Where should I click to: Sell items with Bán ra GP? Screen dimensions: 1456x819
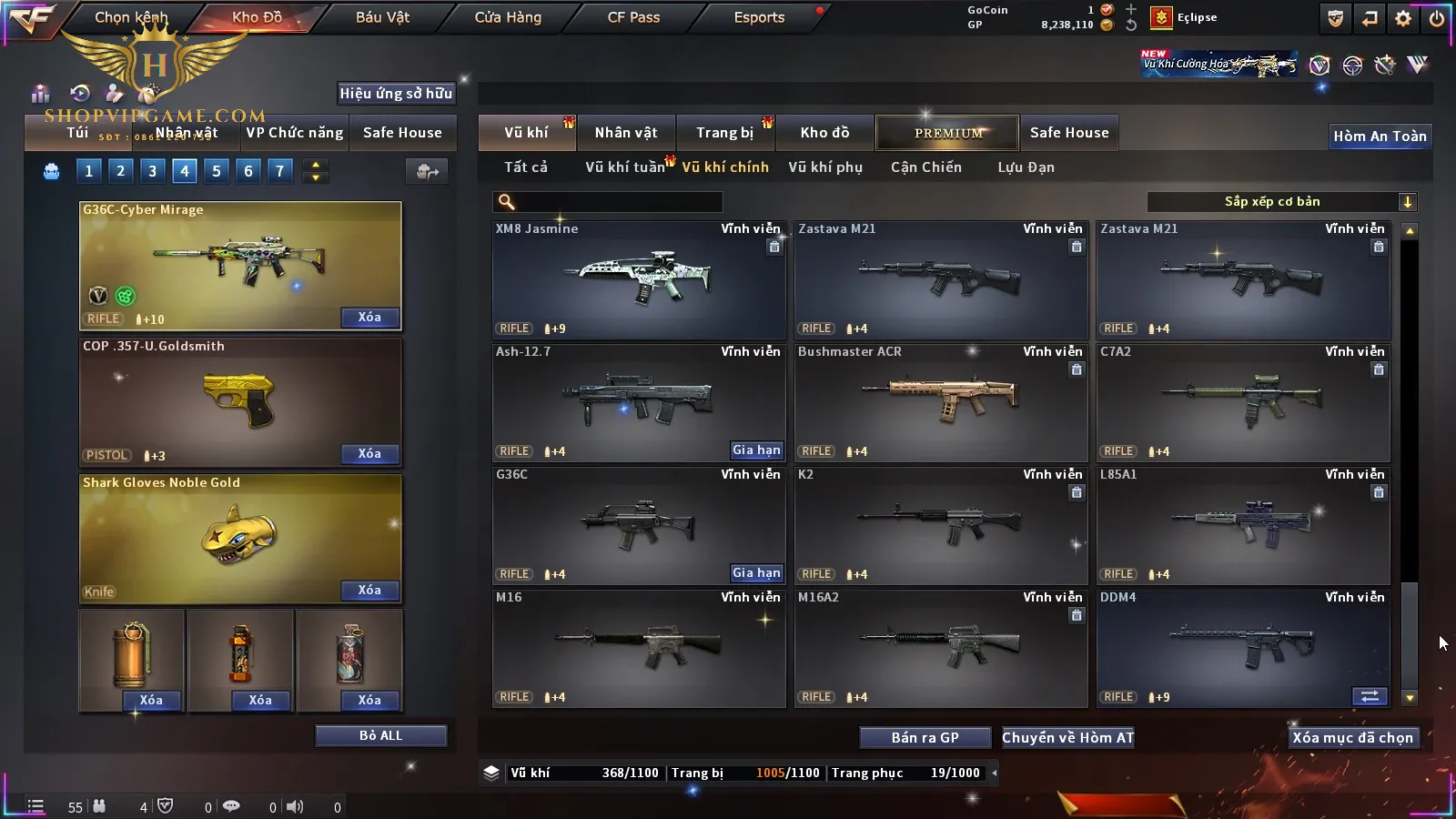[x=925, y=738]
